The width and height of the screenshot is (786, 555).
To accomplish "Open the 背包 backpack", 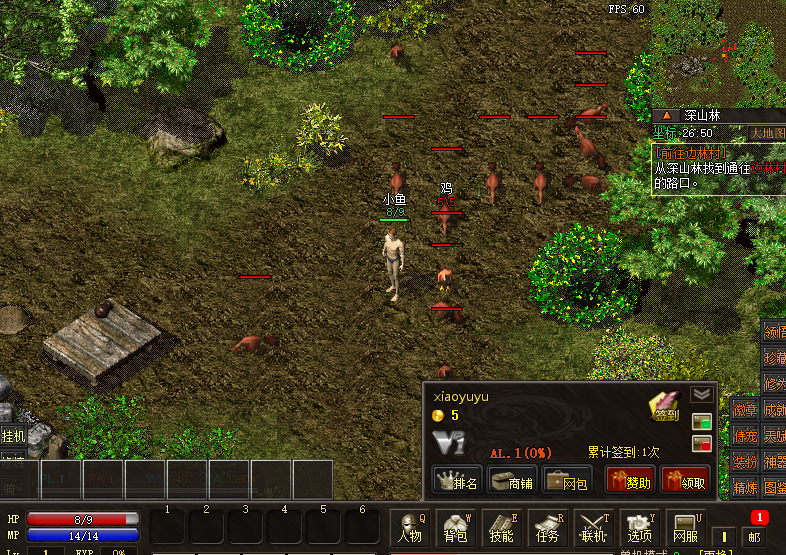I will pos(455,527).
